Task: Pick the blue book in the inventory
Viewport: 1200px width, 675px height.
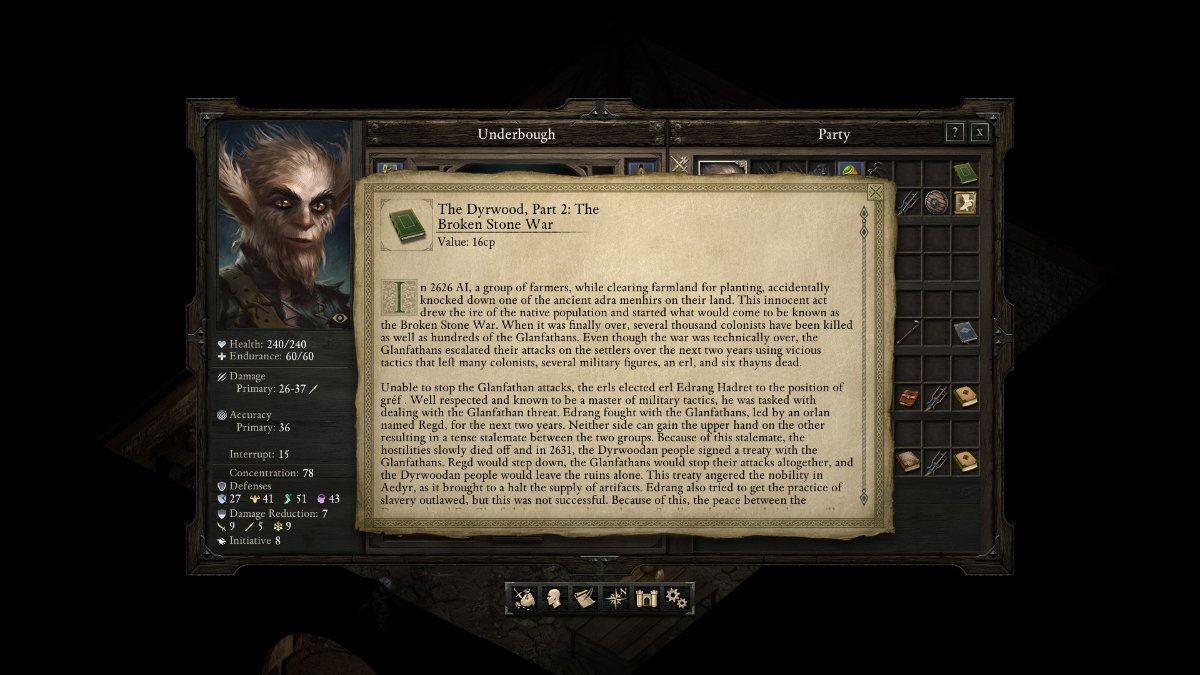Action: click(965, 332)
